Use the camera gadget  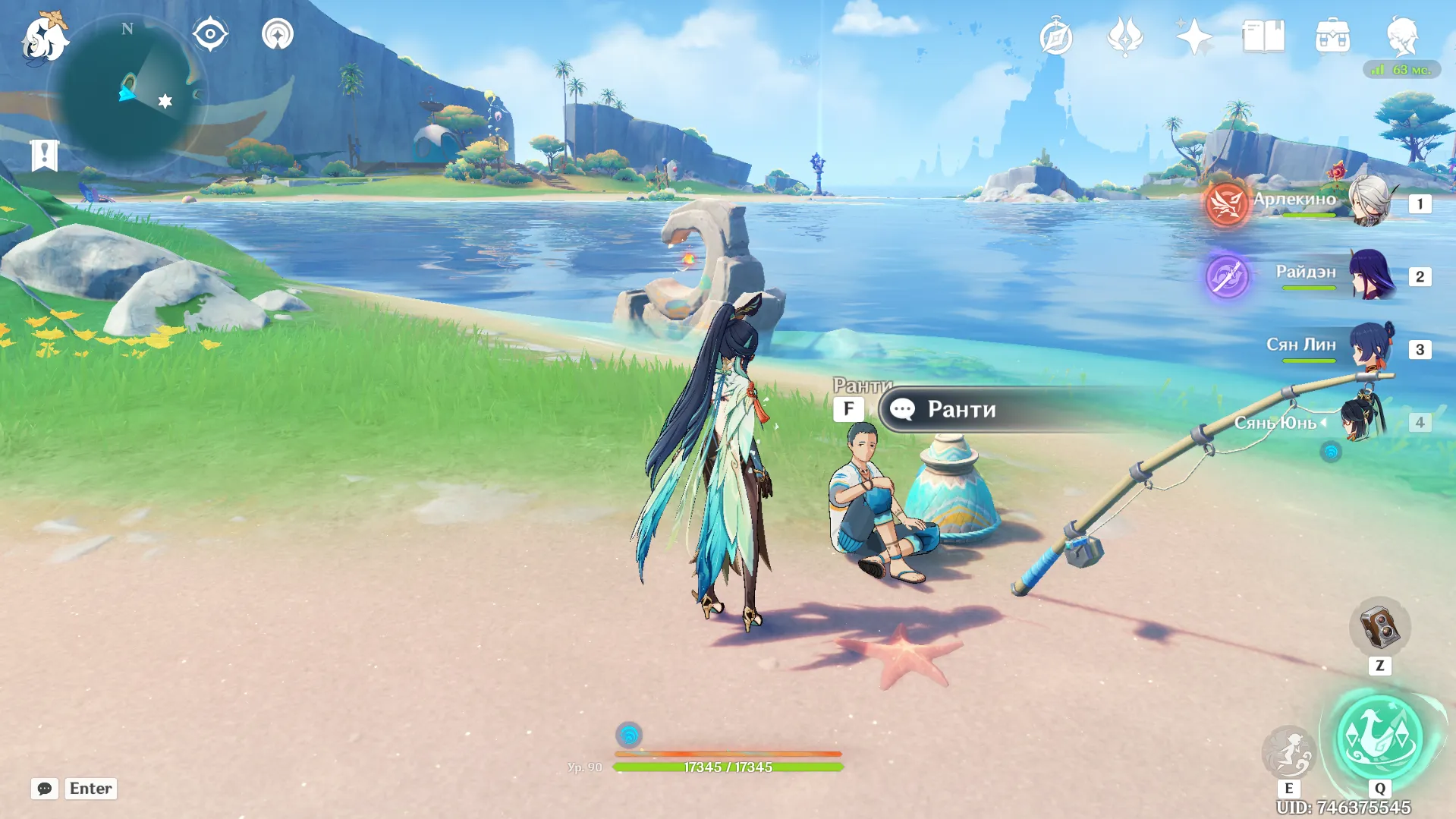click(1379, 628)
